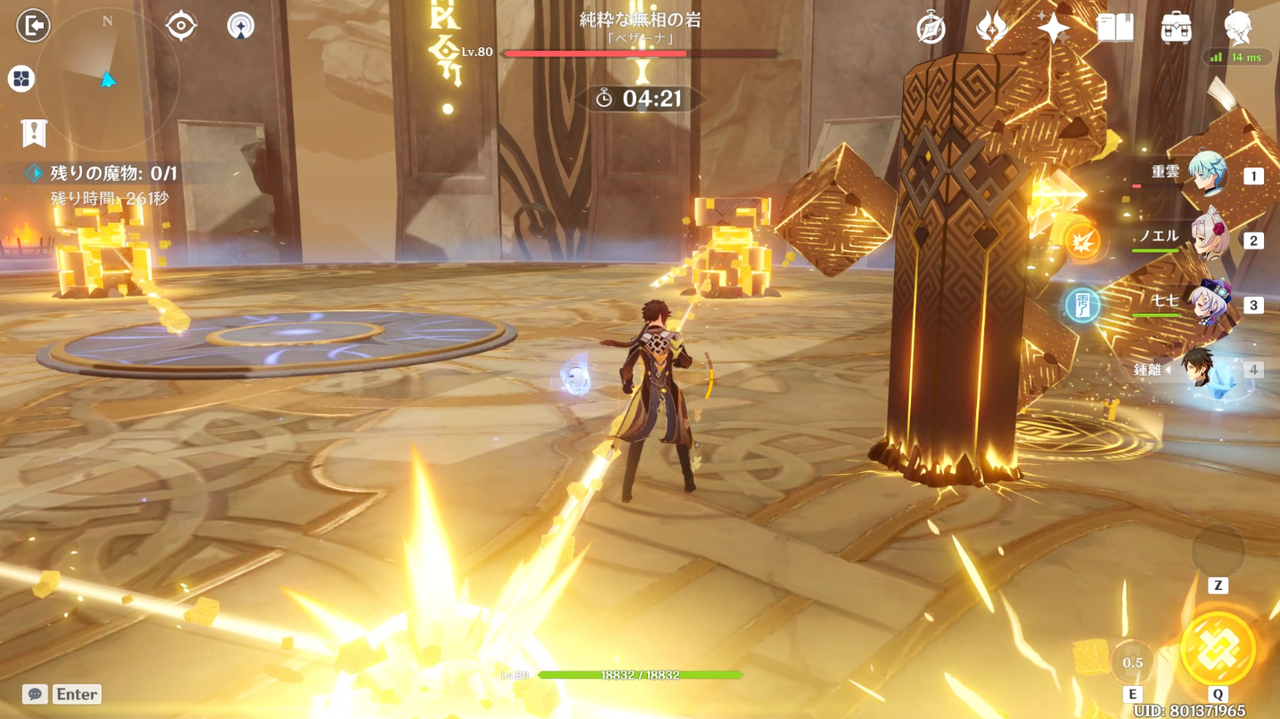This screenshot has height=719, width=1280.
Task: Open the inventory backpack
Action: pyautogui.click(x=1176, y=28)
